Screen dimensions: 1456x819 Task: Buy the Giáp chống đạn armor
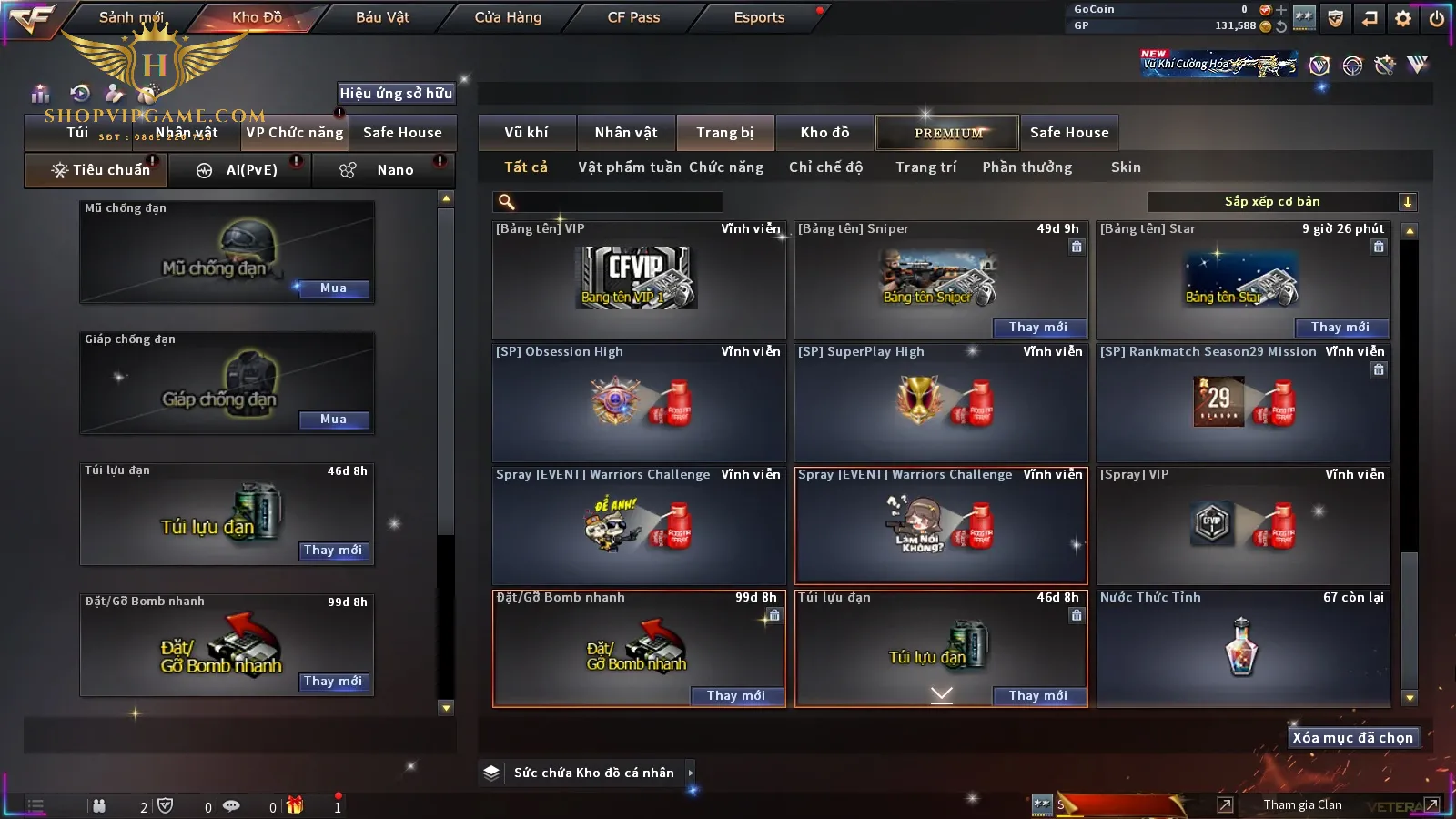coord(333,420)
